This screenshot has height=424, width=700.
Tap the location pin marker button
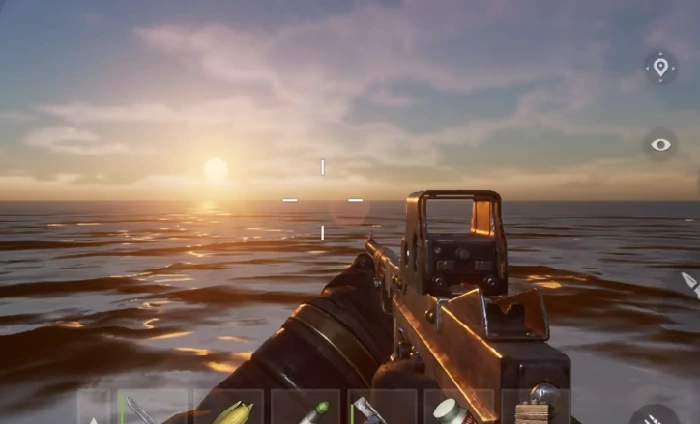(x=660, y=68)
